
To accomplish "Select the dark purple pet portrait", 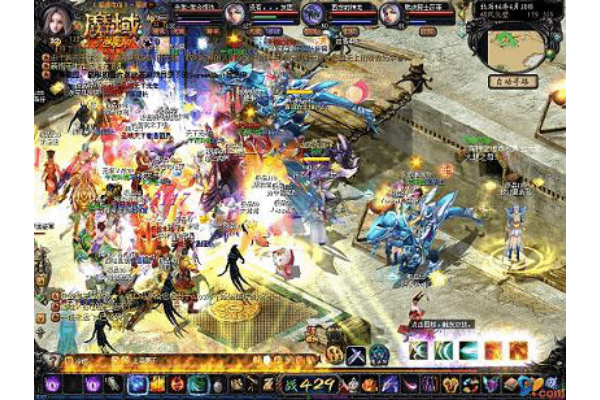I will [x=311, y=14].
